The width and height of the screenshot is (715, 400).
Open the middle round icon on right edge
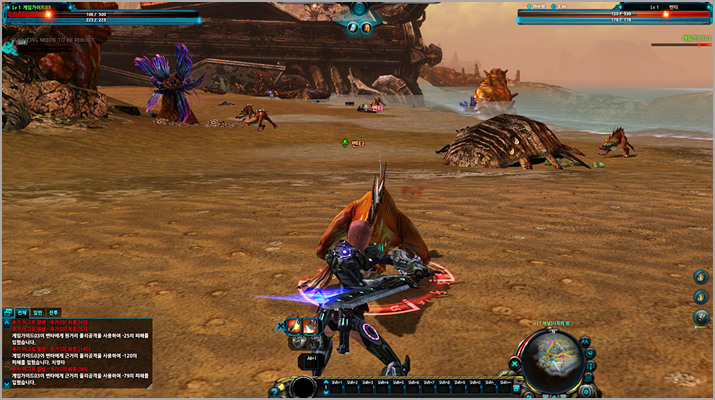pyautogui.click(x=701, y=297)
